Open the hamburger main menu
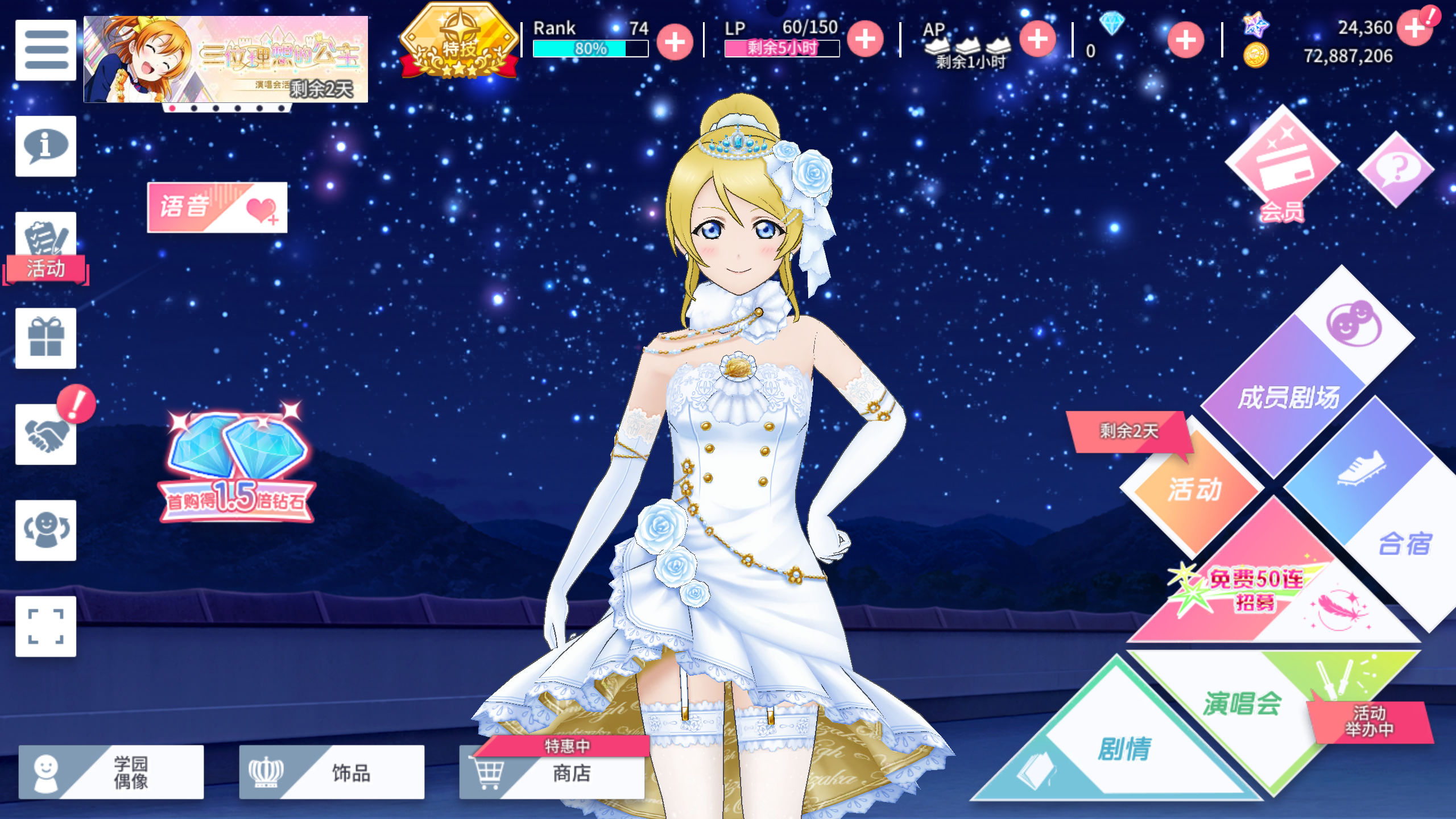The height and width of the screenshot is (819, 1456). [x=45, y=50]
